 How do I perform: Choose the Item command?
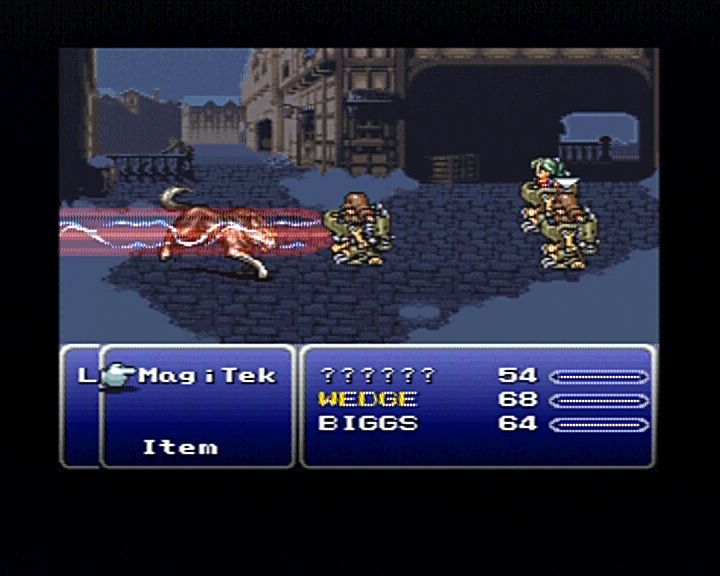pyautogui.click(x=180, y=447)
